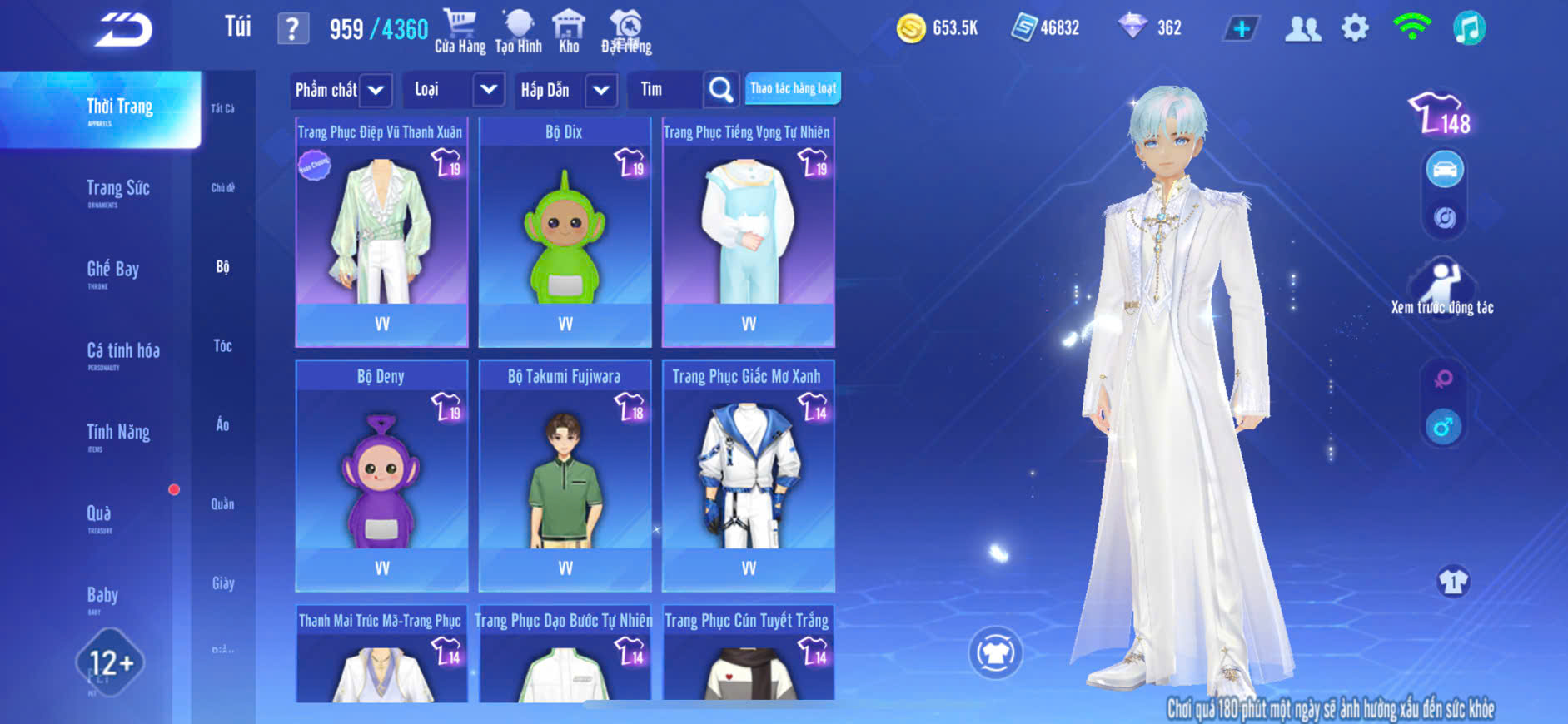Click the magnifying glass search button
The width and height of the screenshot is (1568, 724).
click(x=720, y=90)
